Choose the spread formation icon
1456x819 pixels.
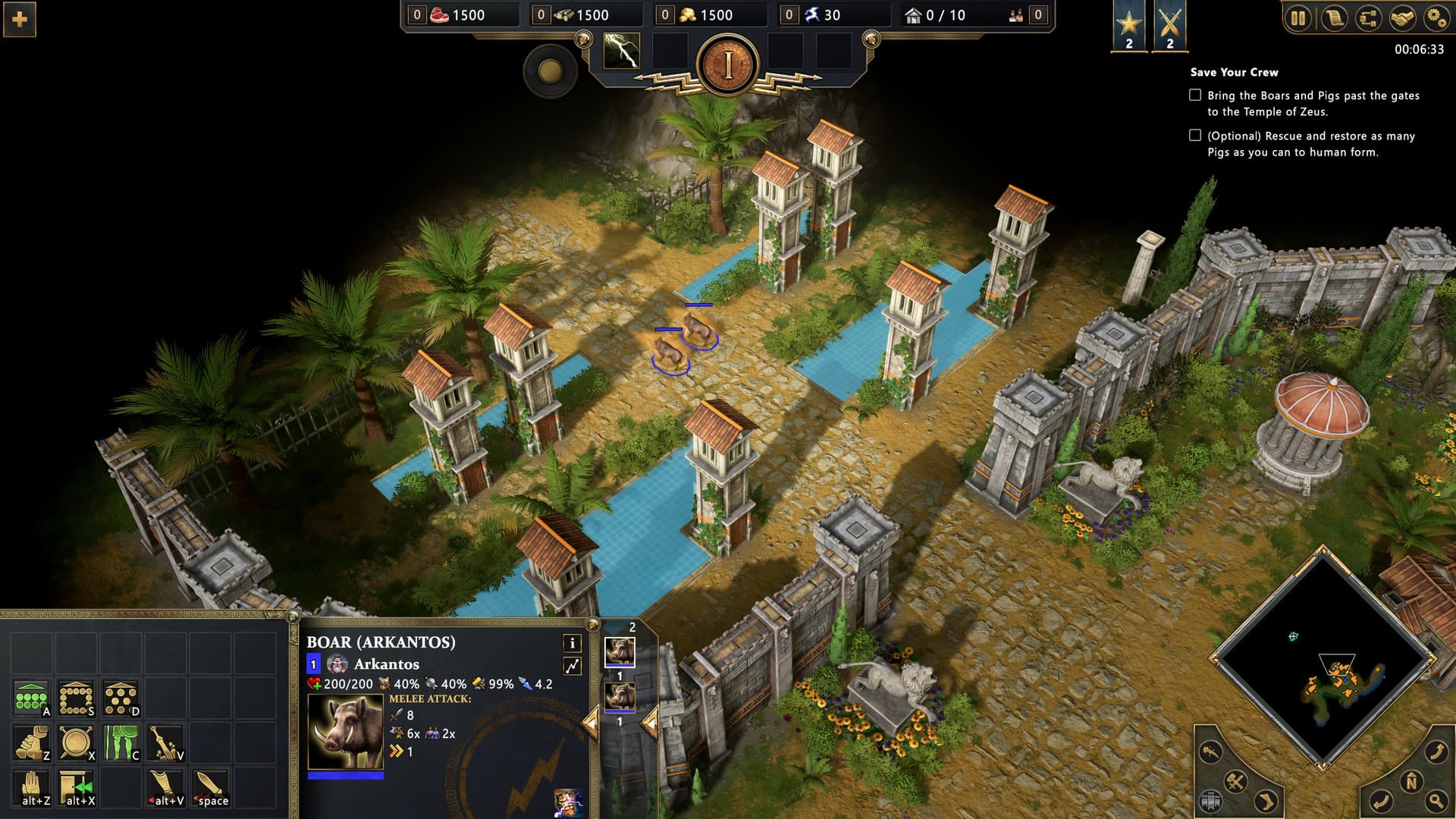(121, 698)
